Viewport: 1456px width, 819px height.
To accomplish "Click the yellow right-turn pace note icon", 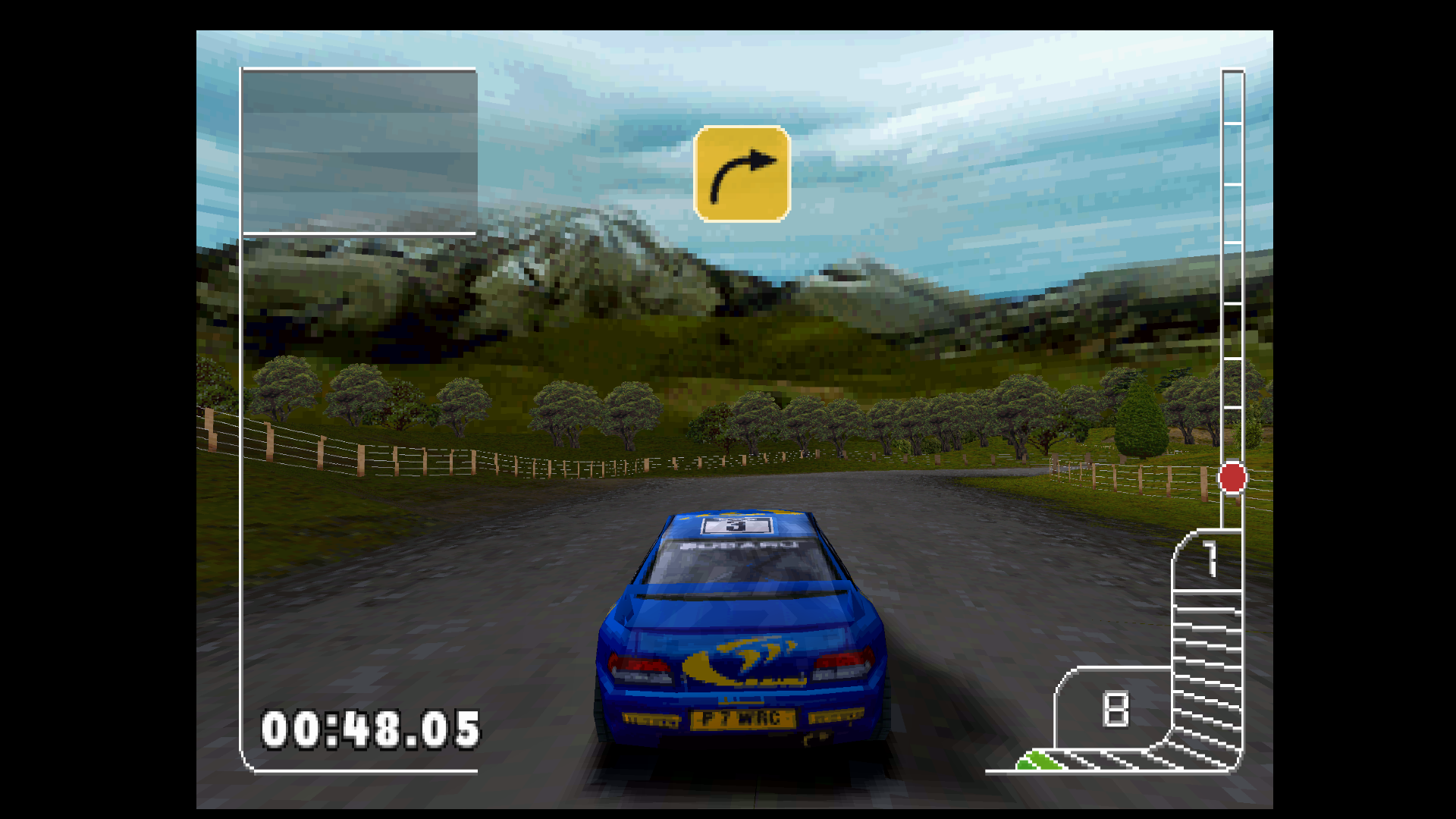I will tap(742, 174).
